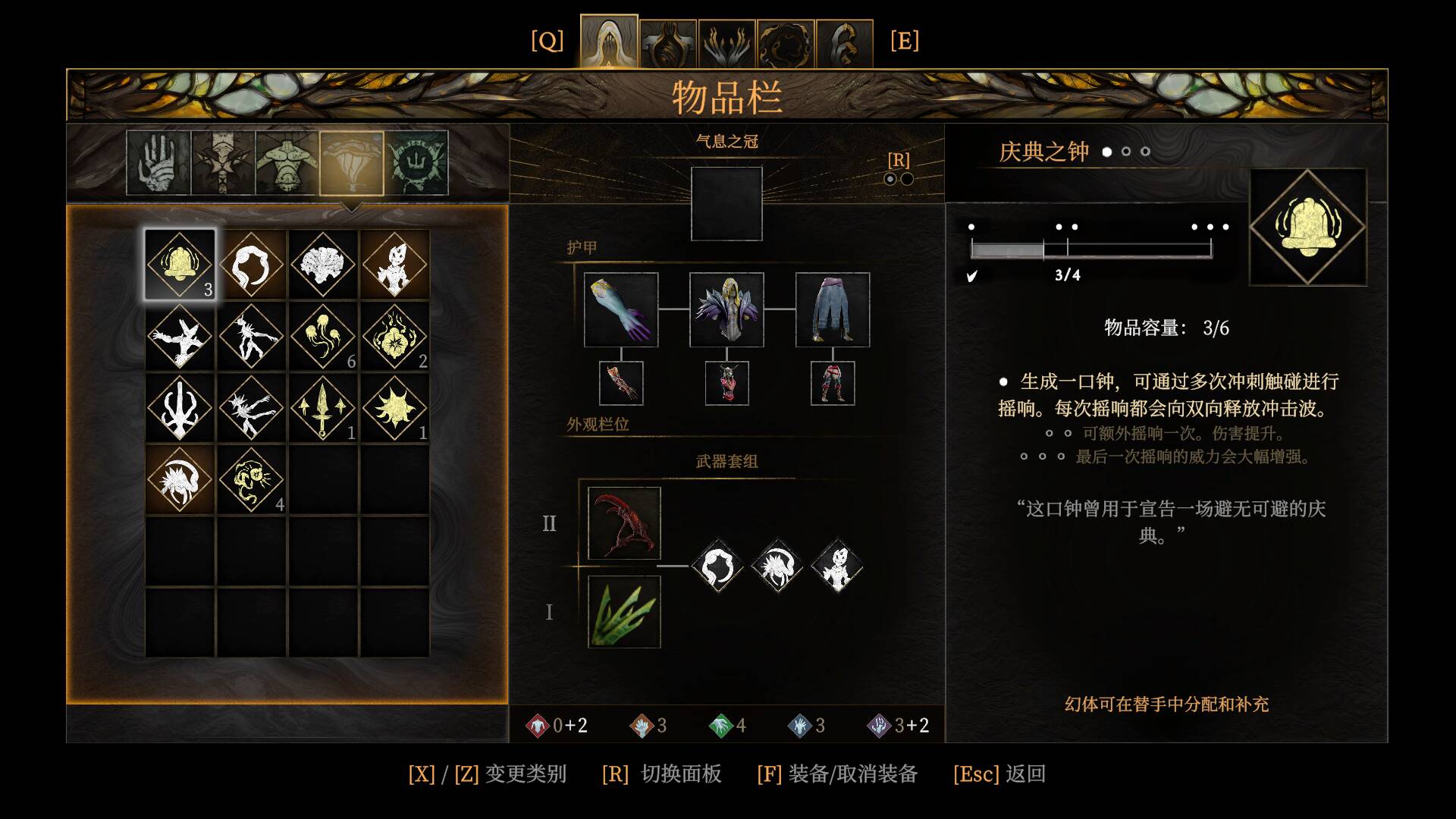Open the hooded figure top menu tab
The image size is (1456, 819).
point(609,42)
